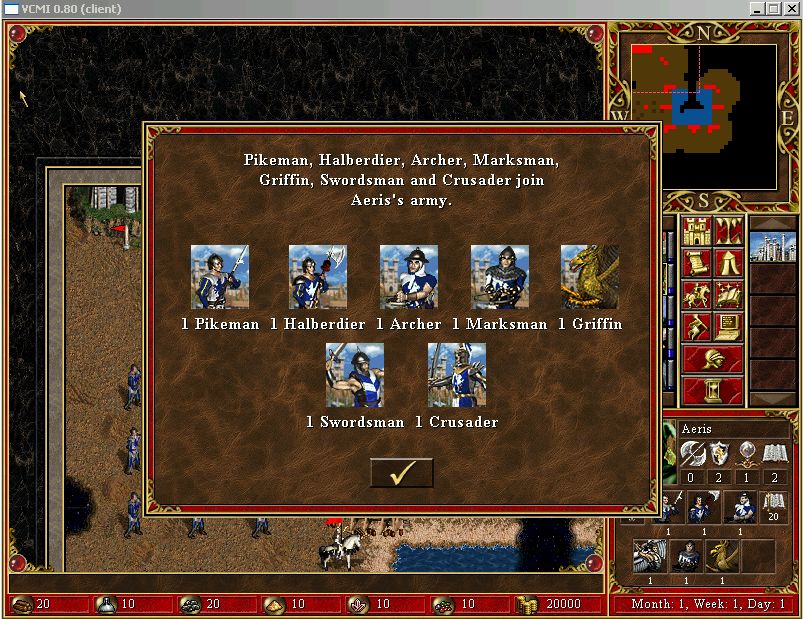Minimize the VCMI client window

click(x=756, y=9)
